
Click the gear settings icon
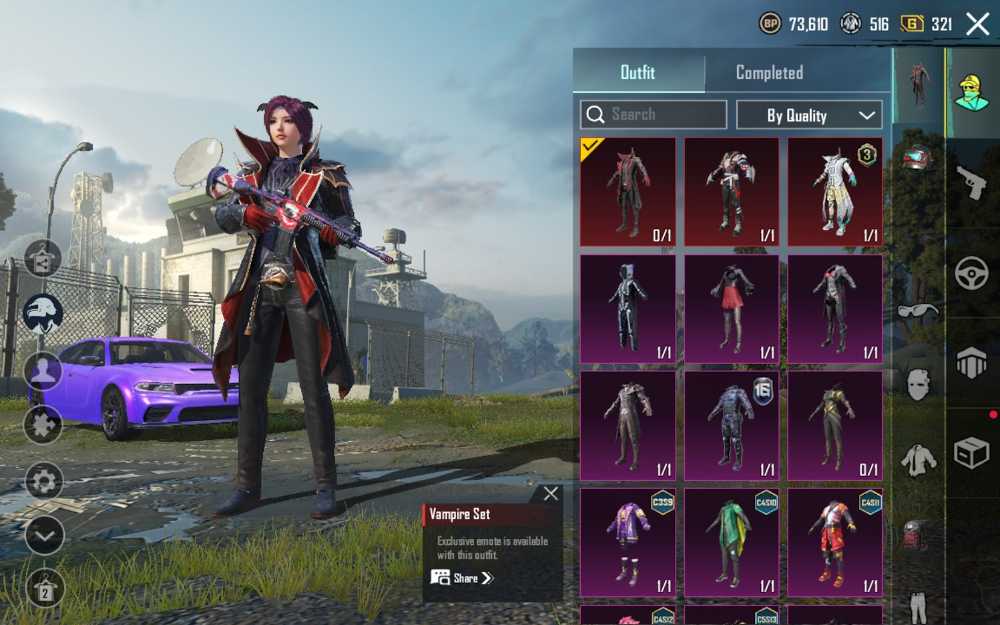44,481
